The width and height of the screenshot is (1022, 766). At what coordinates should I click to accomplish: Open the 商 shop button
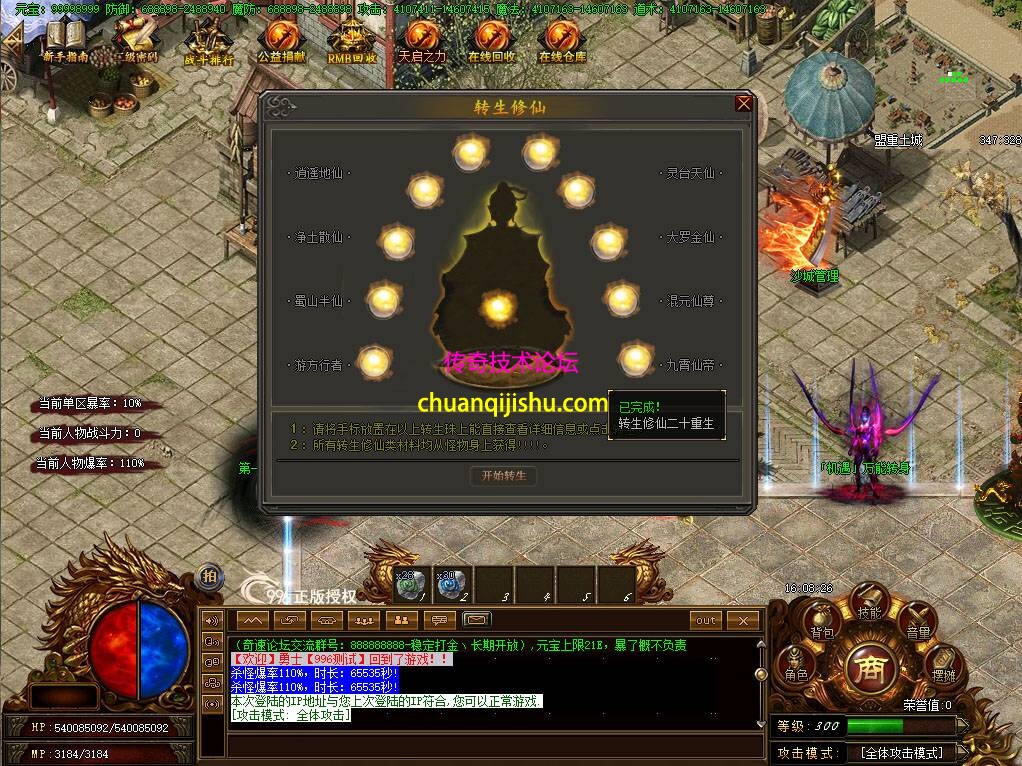click(870, 668)
